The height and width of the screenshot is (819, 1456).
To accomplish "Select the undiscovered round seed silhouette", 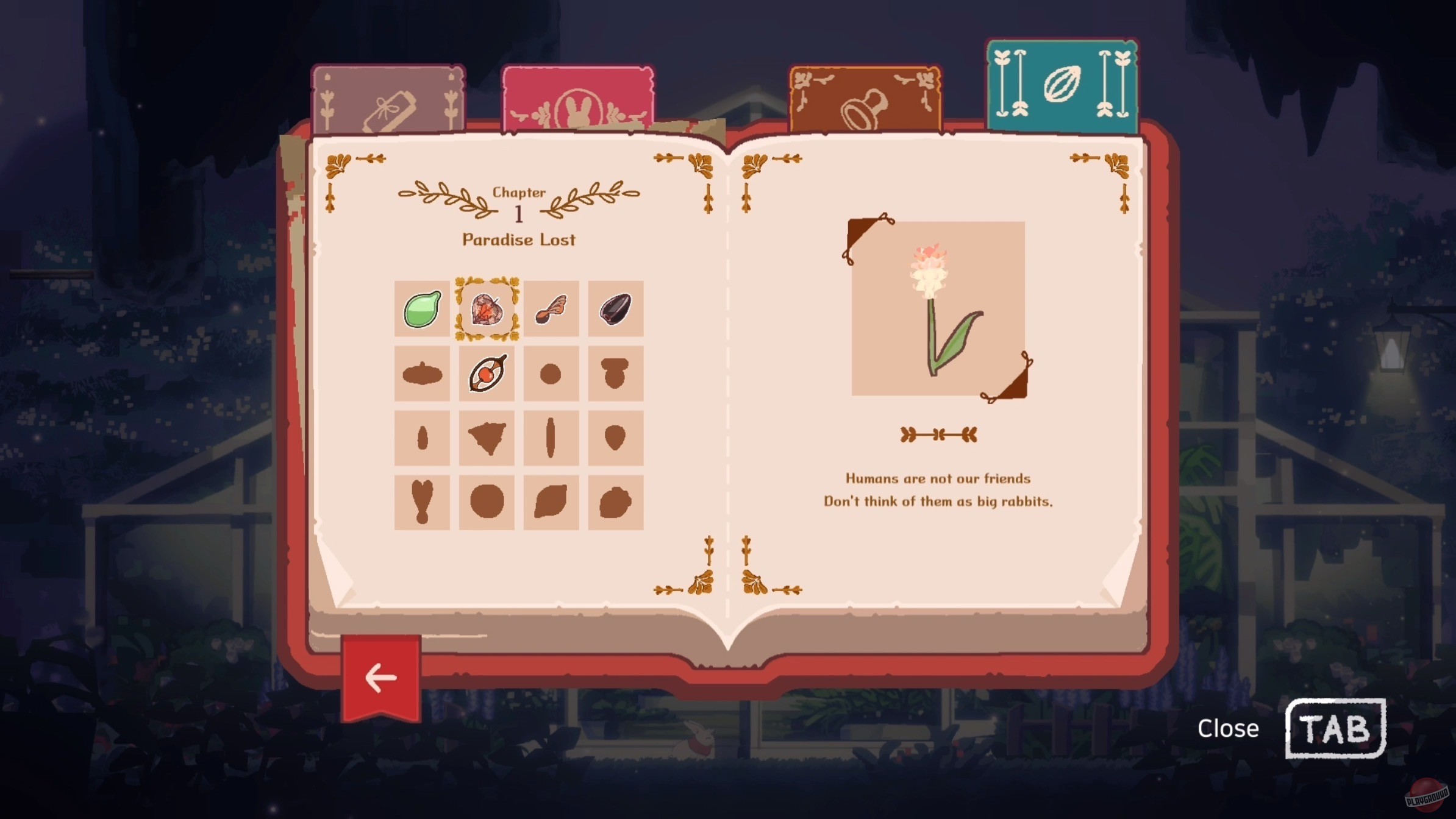I will pyautogui.click(x=551, y=374).
